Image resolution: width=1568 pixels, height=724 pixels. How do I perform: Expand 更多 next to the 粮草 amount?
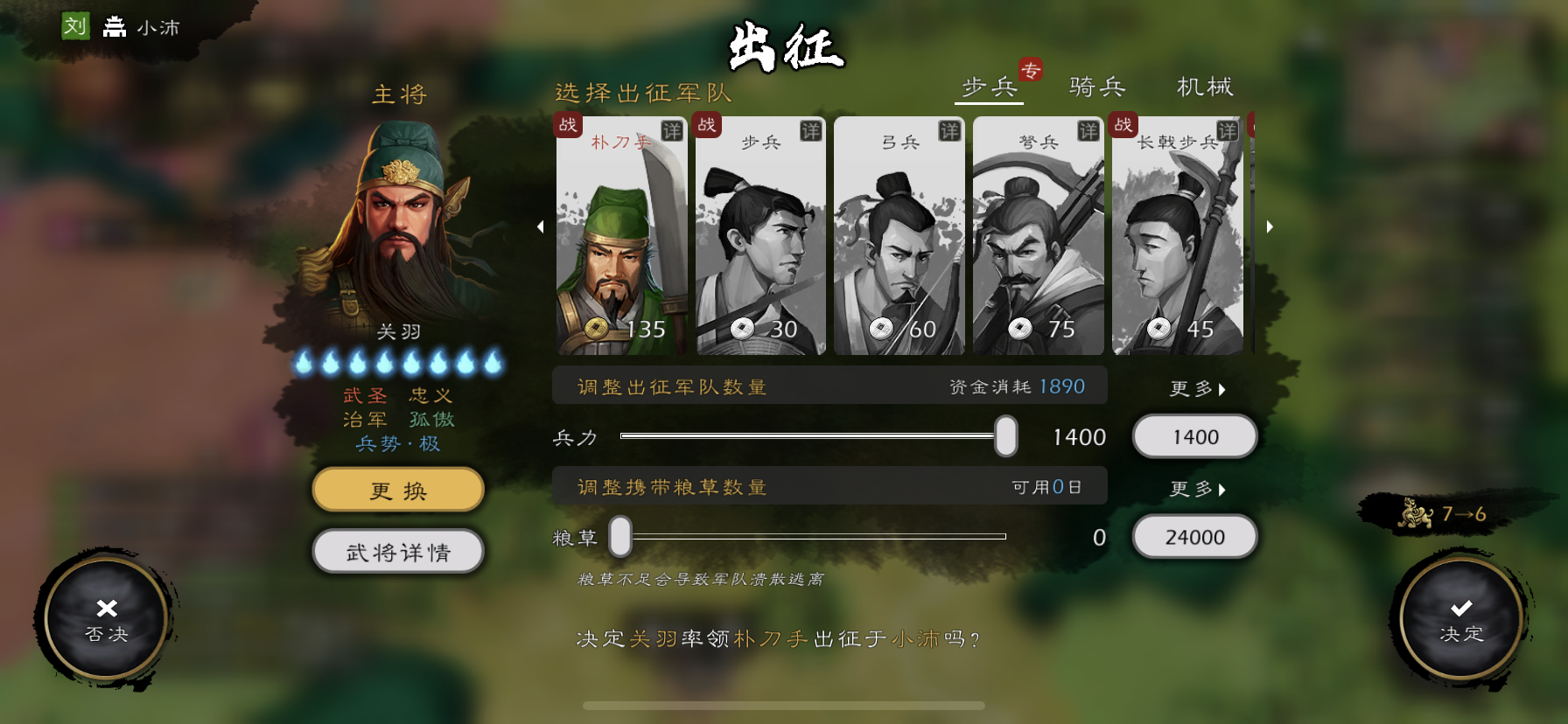pos(1197,491)
